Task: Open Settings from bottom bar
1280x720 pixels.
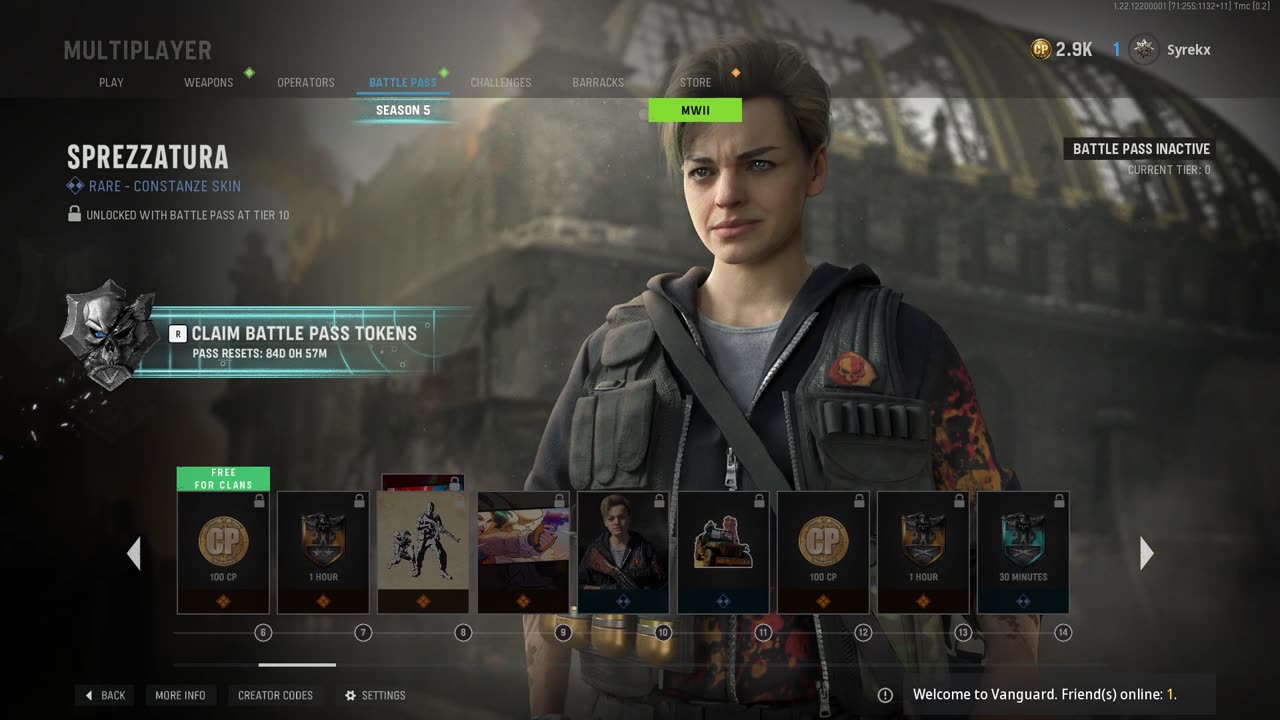Action: click(x=375, y=695)
